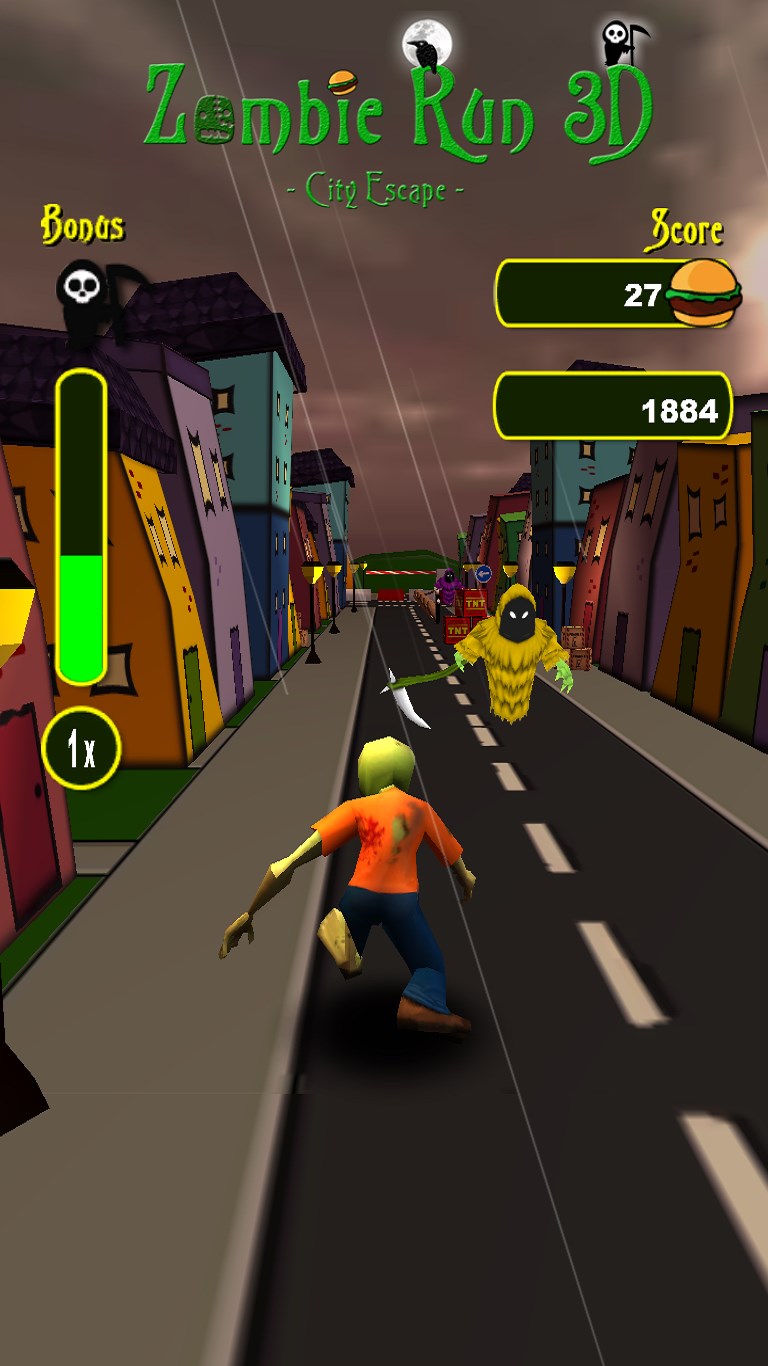
Task: Tap the burger icon in the Score counter
Action: tap(705, 292)
